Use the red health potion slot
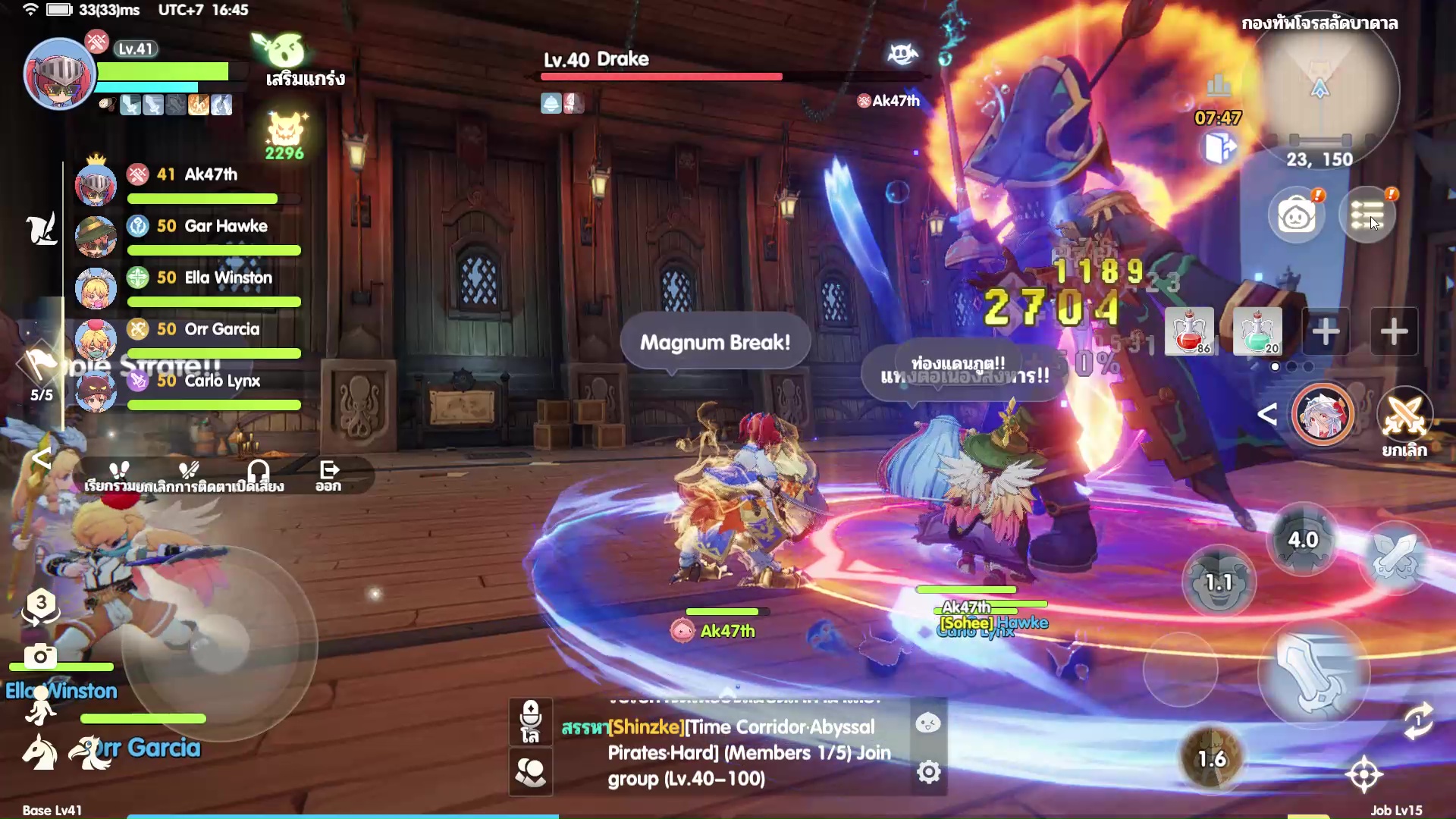1456x819 pixels. (x=1189, y=331)
